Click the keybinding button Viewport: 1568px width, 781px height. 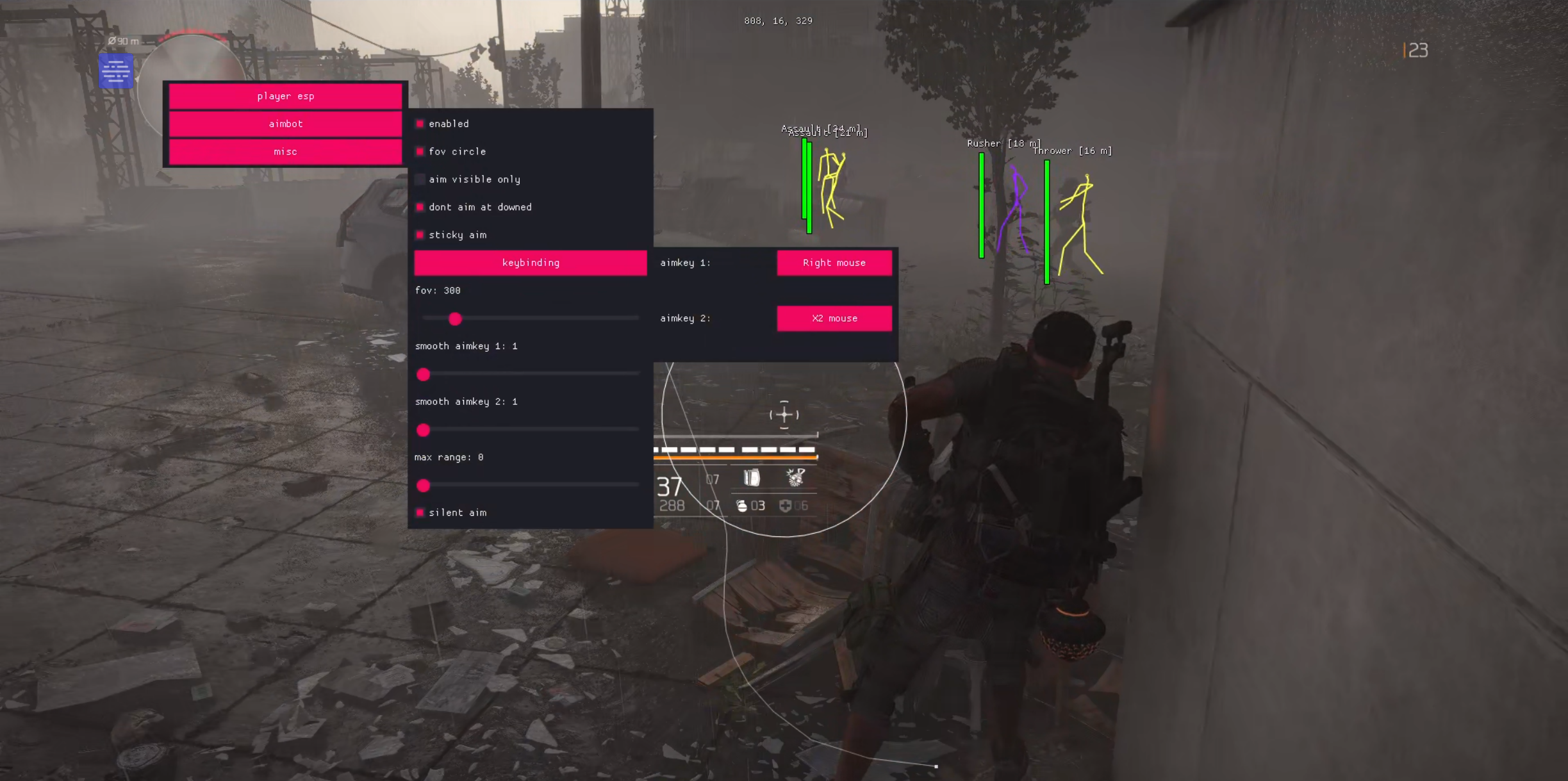(x=530, y=263)
